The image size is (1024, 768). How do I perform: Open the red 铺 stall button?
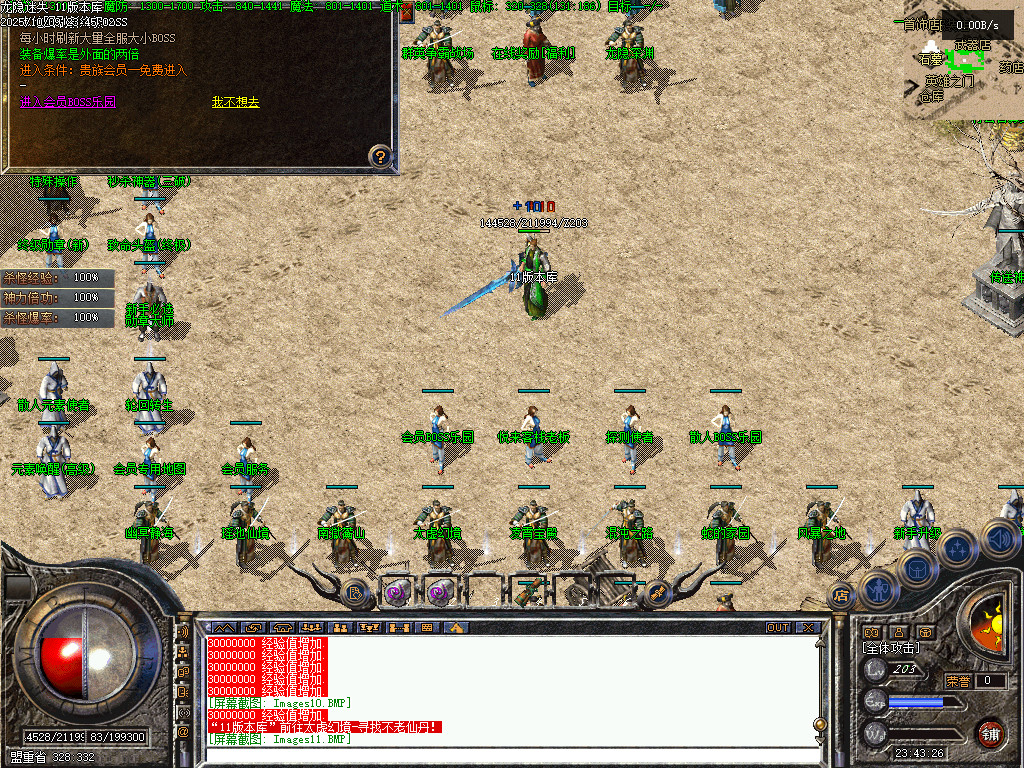(x=990, y=733)
